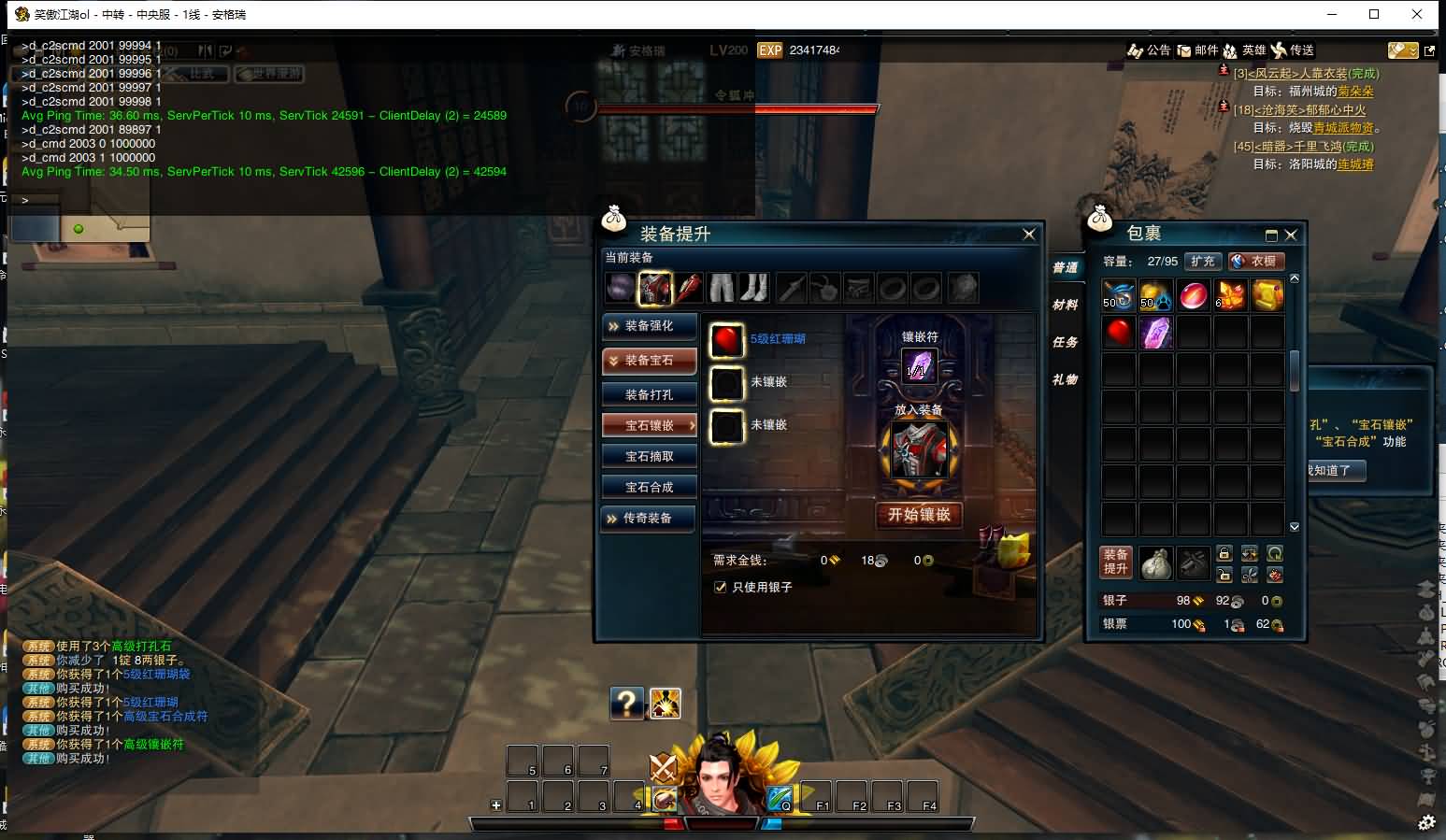1446x840 pixels.
Task: Expand the 传奇装备 legendary equipment section
Action: (649, 519)
